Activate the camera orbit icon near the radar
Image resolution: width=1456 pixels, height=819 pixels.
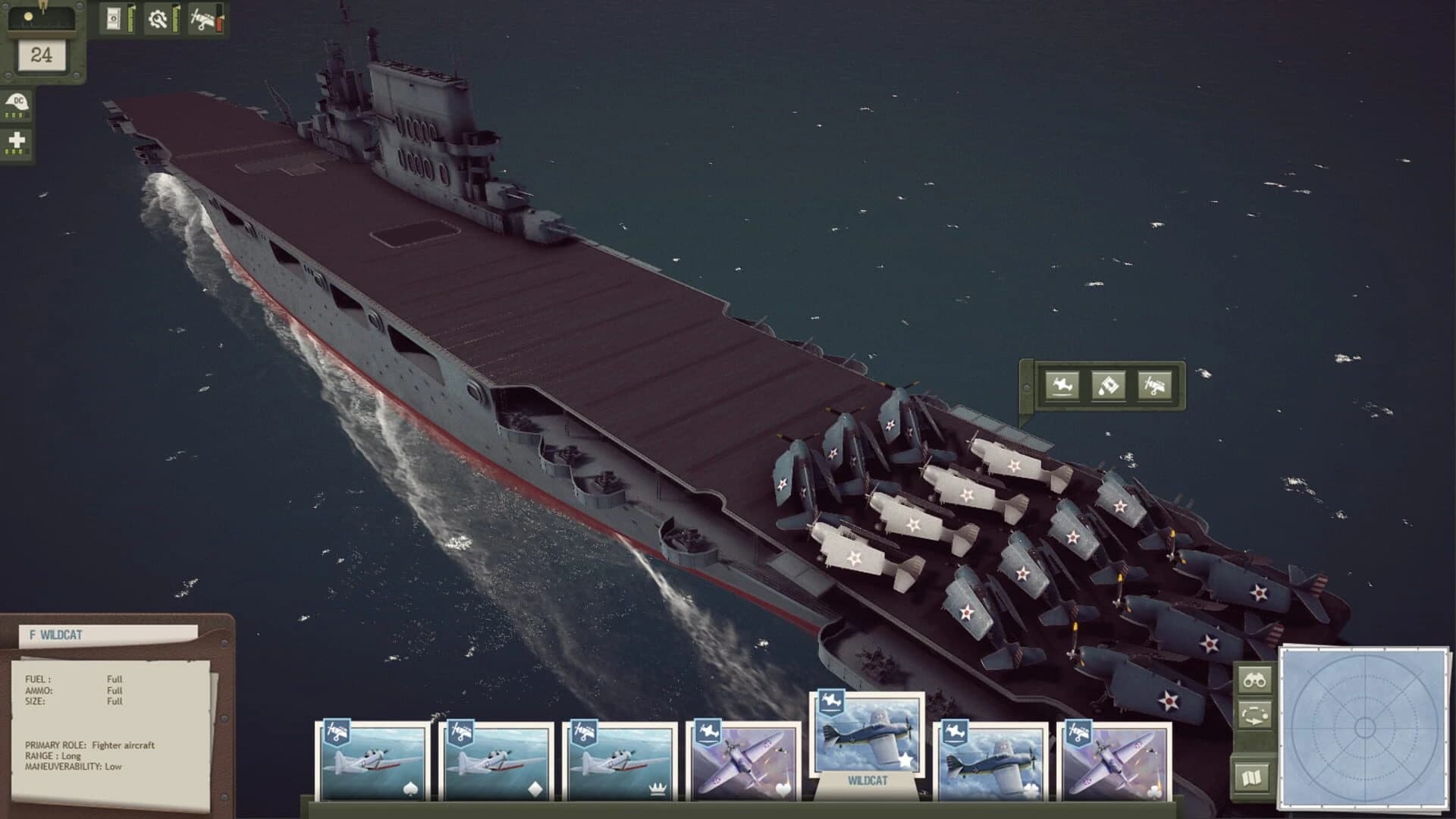pyautogui.click(x=1256, y=715)
